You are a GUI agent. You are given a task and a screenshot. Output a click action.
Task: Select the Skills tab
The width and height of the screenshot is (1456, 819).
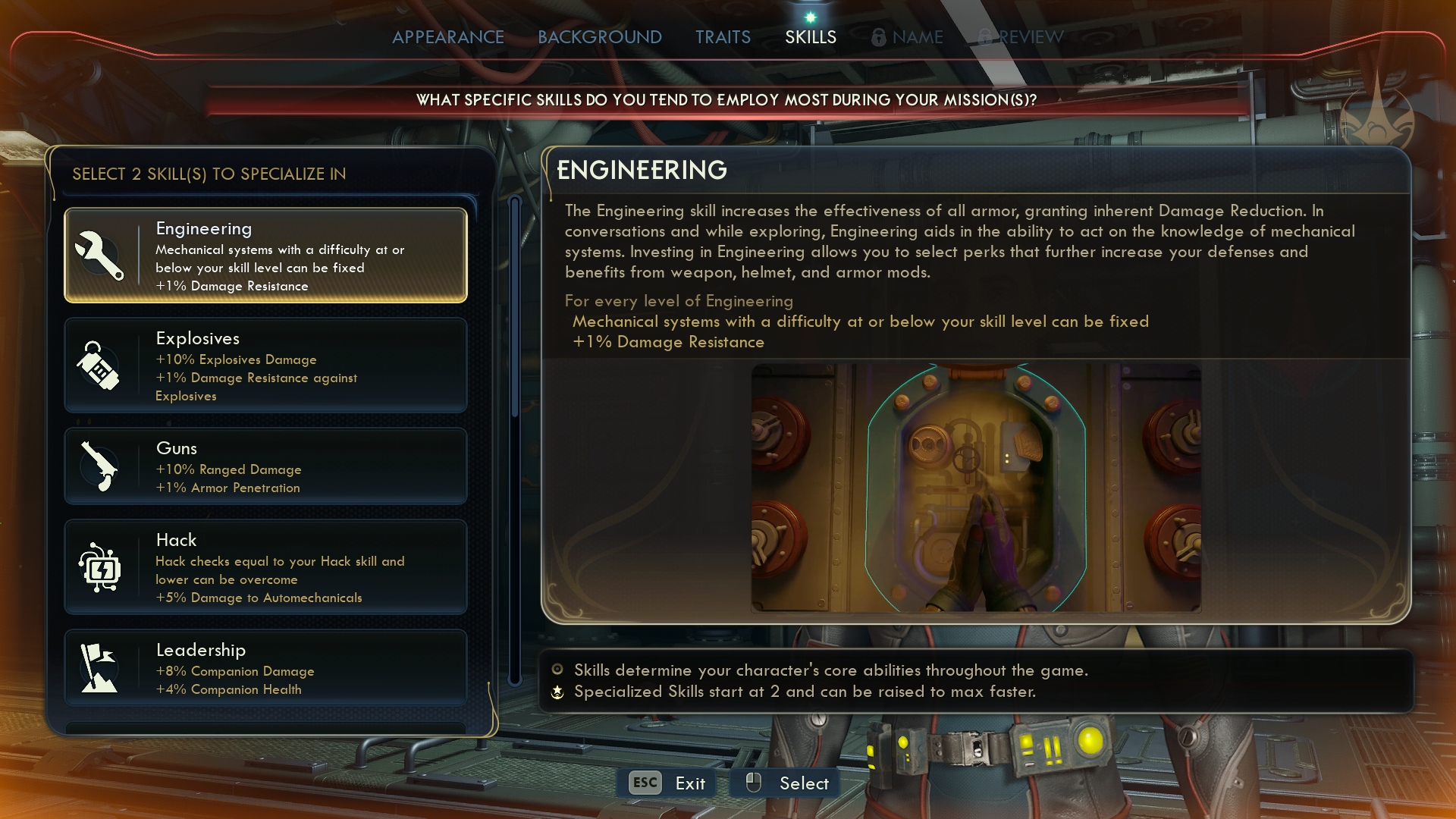[810, 37]
